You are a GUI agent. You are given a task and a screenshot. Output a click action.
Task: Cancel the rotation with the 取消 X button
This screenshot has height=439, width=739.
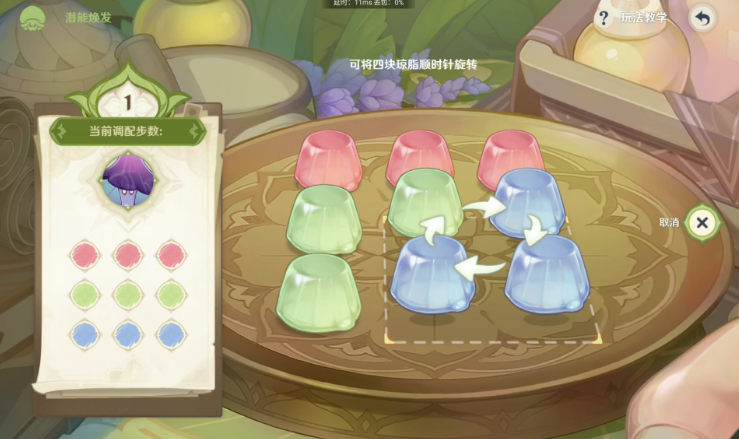coord(702,222)
